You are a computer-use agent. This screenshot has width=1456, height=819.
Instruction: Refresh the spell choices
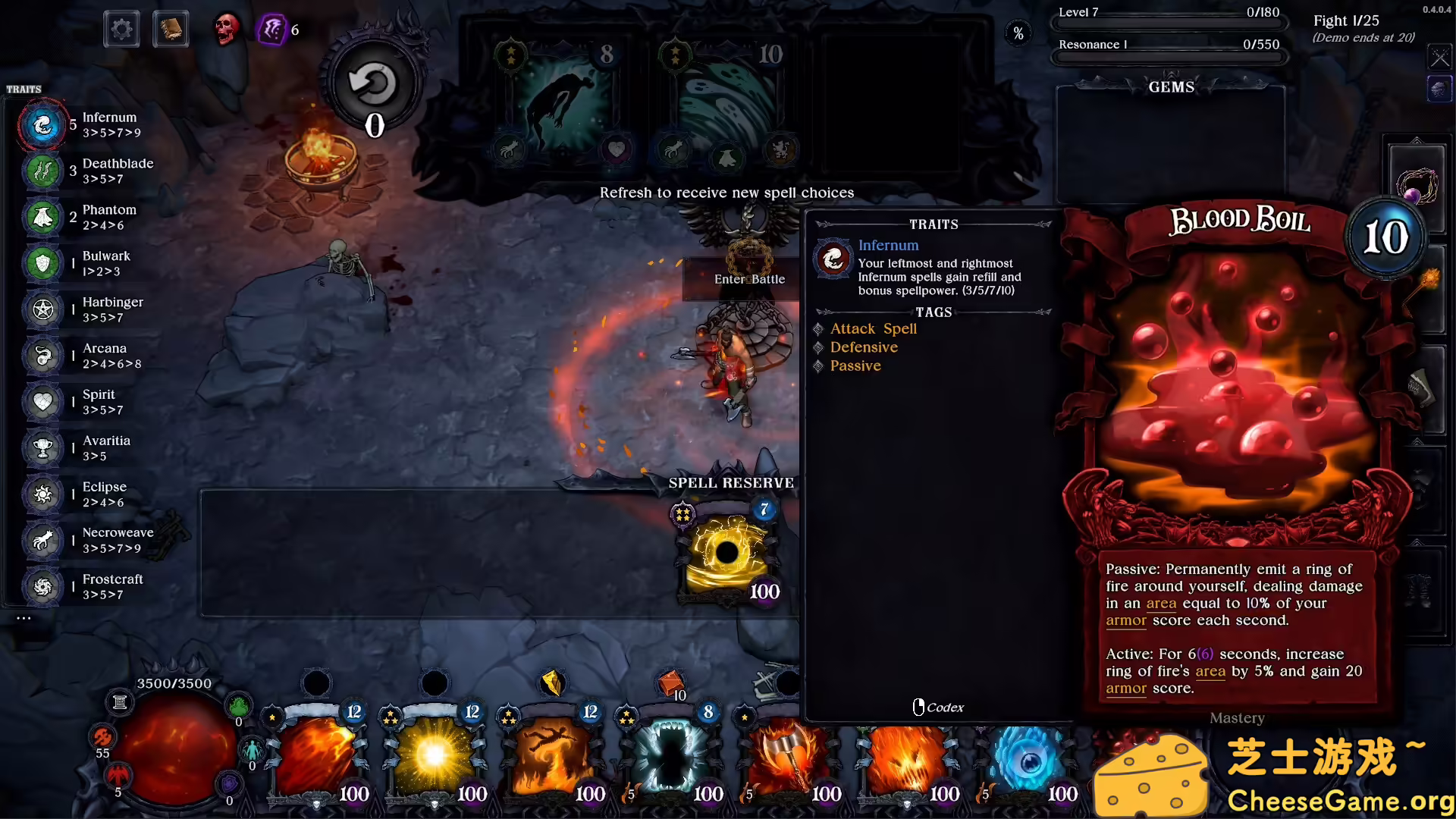pyautogui.click(x=372, y=84)
